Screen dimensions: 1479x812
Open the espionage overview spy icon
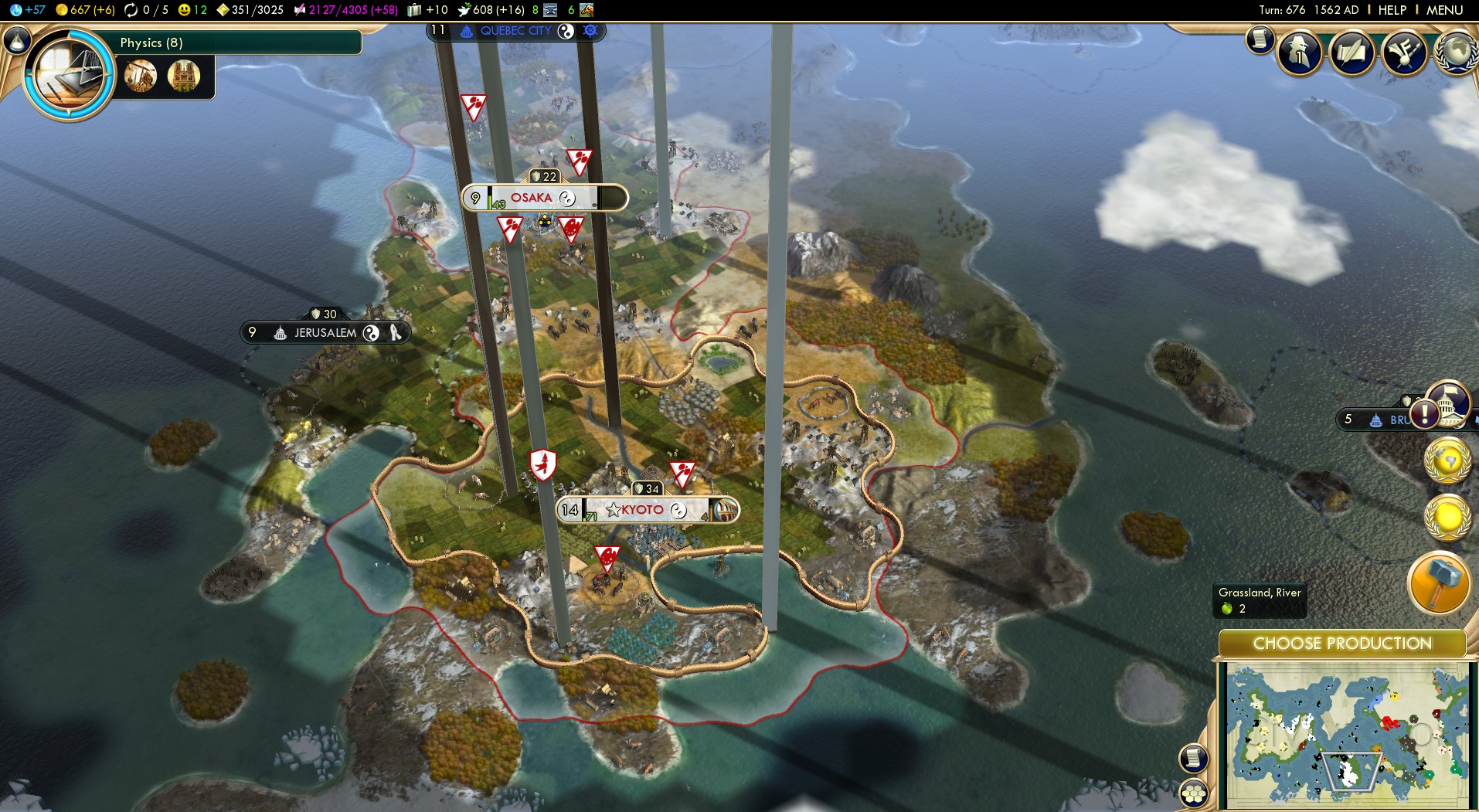point(1300,53)
